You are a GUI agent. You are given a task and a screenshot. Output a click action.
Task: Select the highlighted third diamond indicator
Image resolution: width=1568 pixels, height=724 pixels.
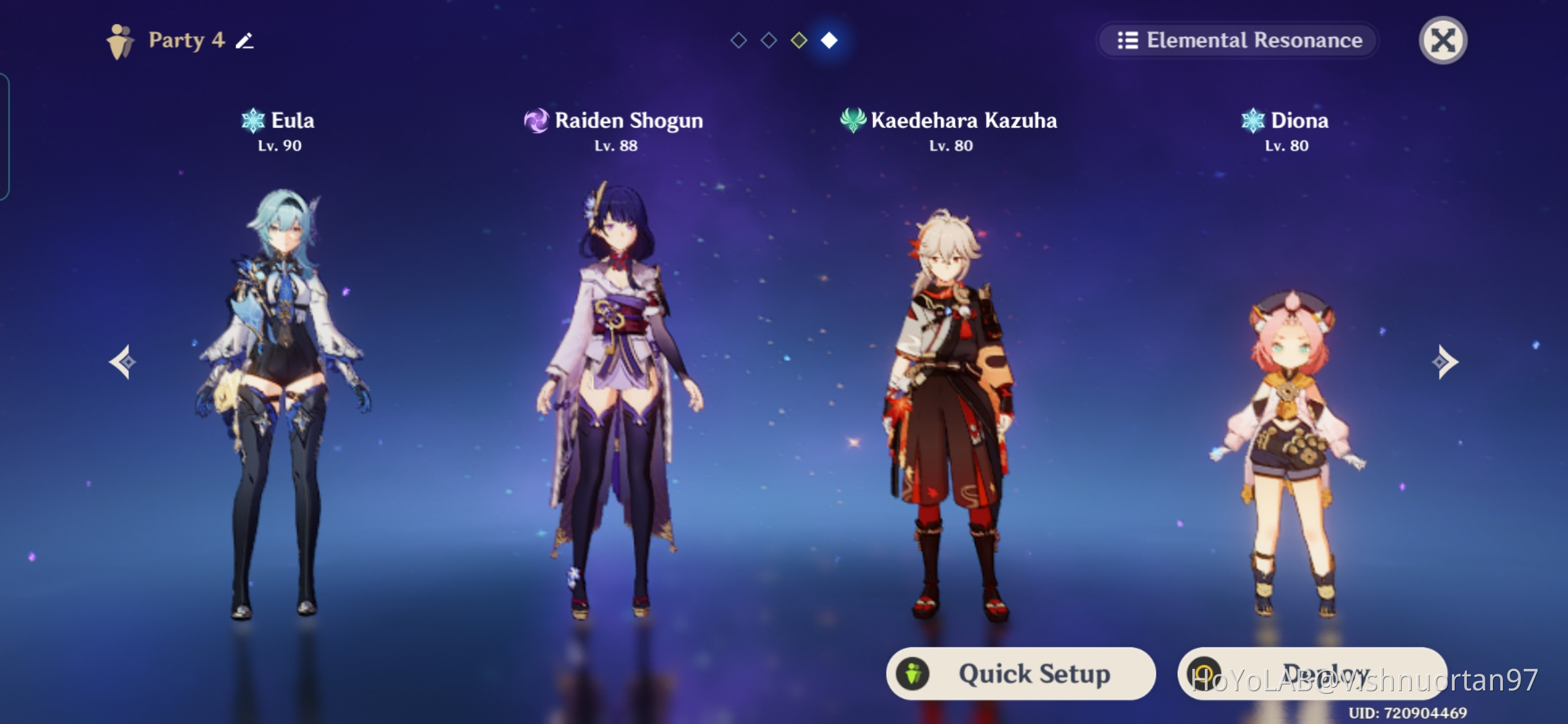coord(799,40)
